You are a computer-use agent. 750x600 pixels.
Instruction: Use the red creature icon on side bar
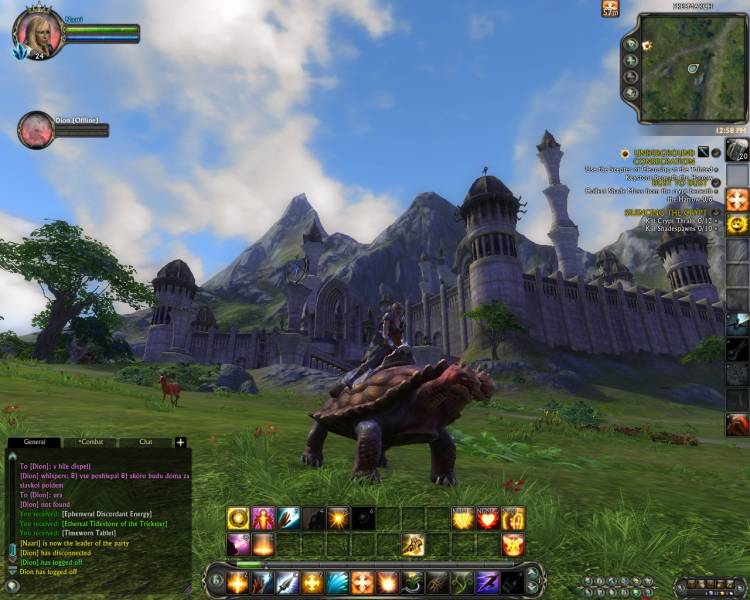(x=737, y=424)
